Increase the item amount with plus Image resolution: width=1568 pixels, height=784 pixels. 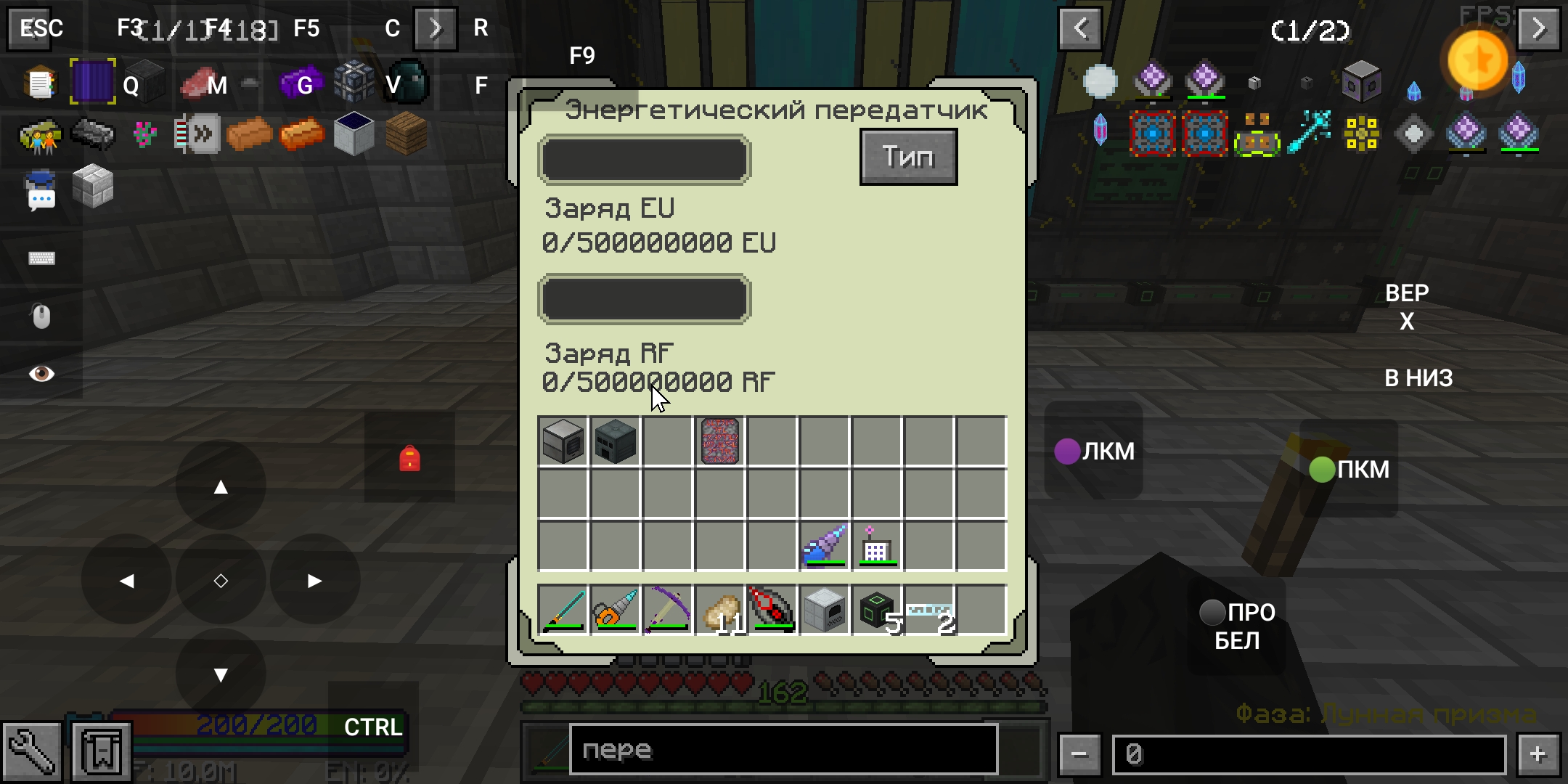tap(1538, 755)
